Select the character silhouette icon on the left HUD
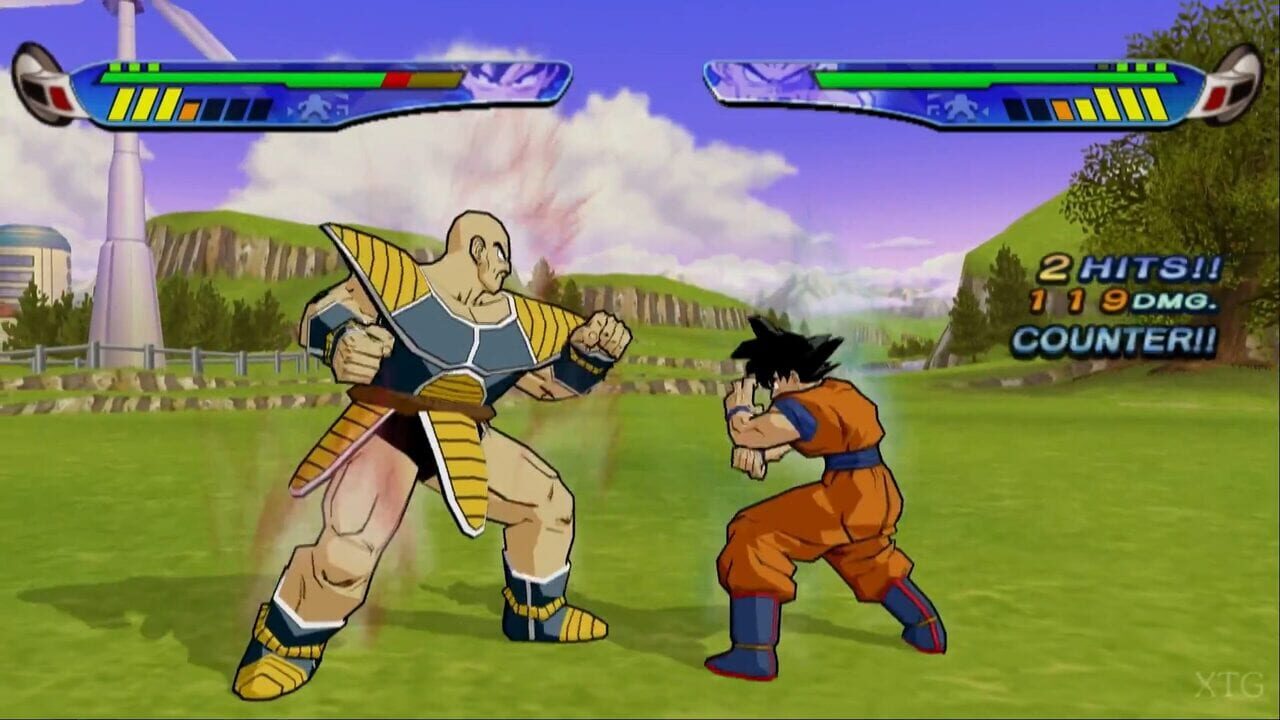 (312, 105)
